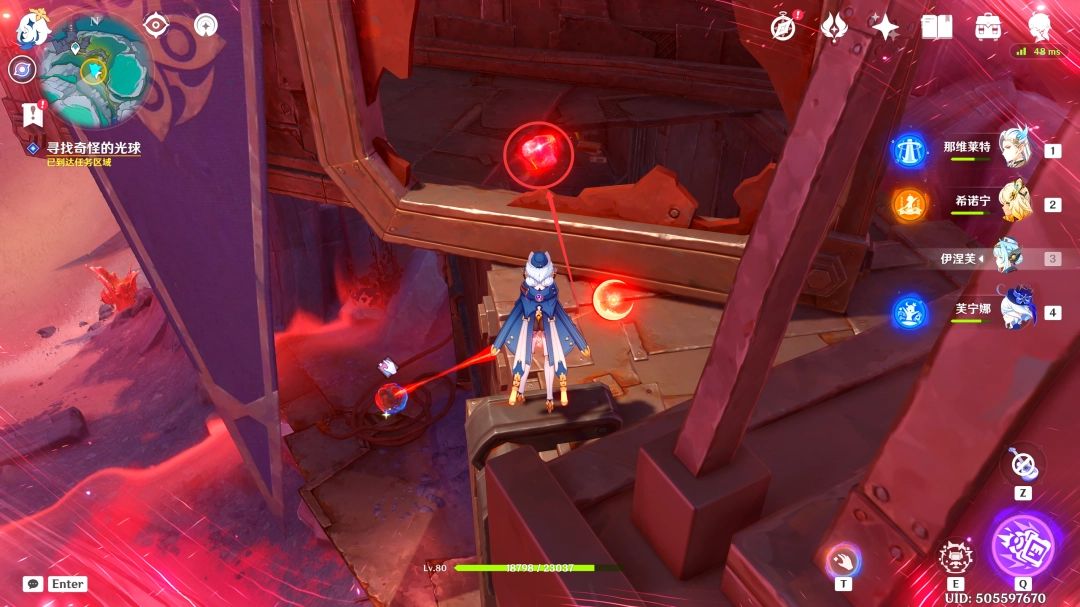The height and width of the screenshot is (607, 1080).
Task: Open the backpack inventory
Action: point(988,27)
